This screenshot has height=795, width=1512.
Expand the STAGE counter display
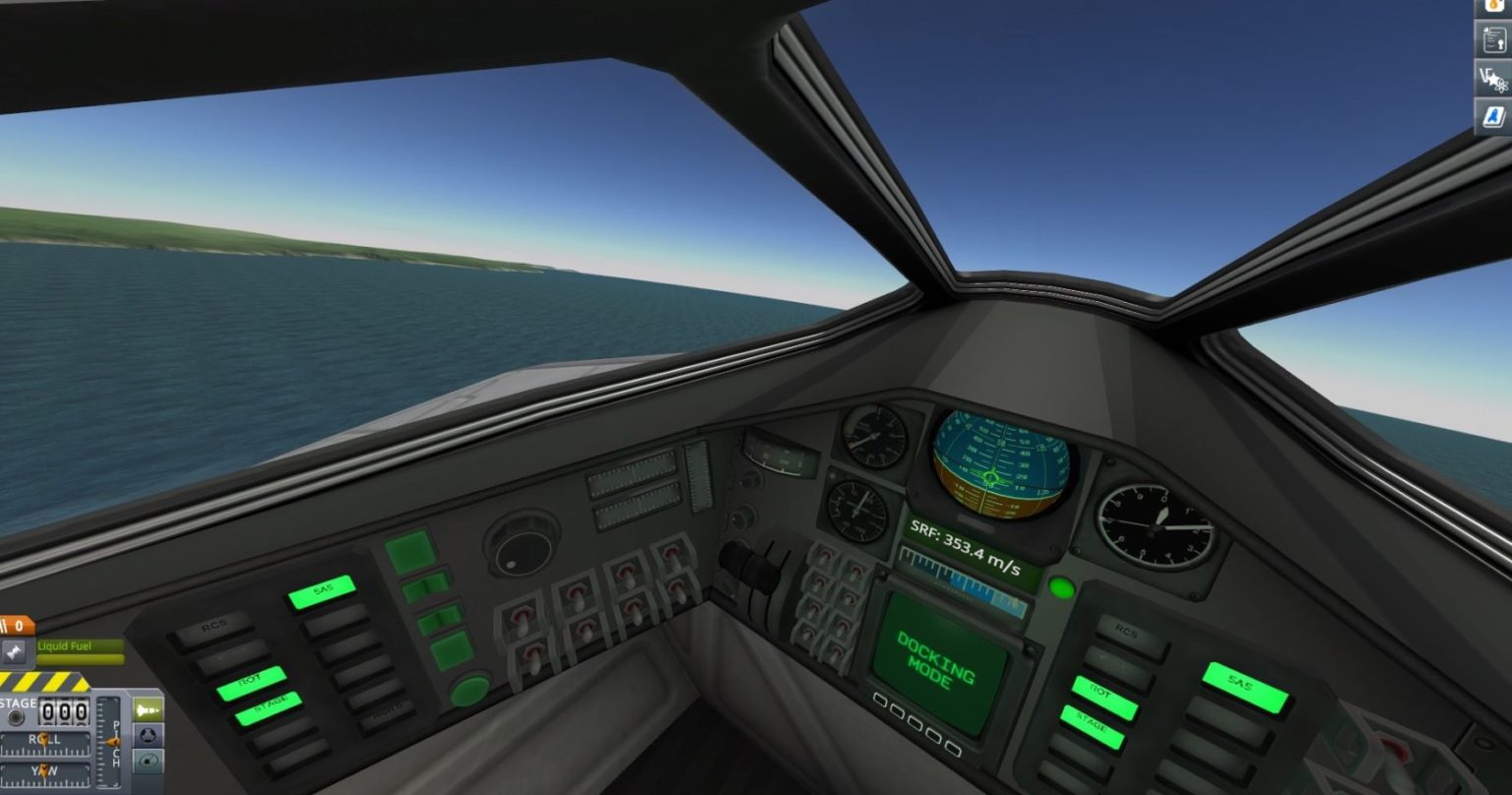[x=64, y=710]
